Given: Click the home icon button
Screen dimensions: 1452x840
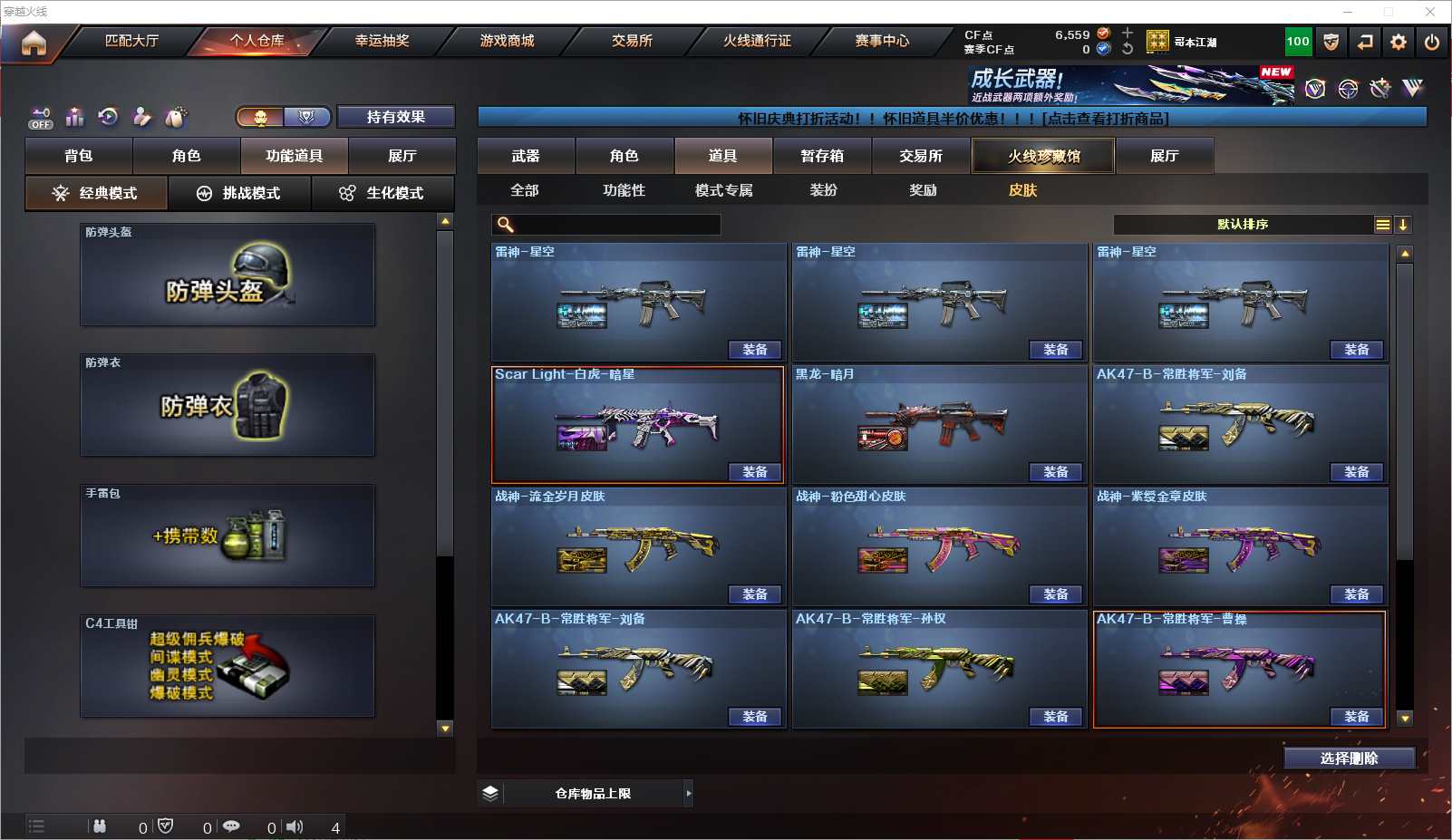Looking at the screenshot, I should pyautogui.click(x=34, y=43).
